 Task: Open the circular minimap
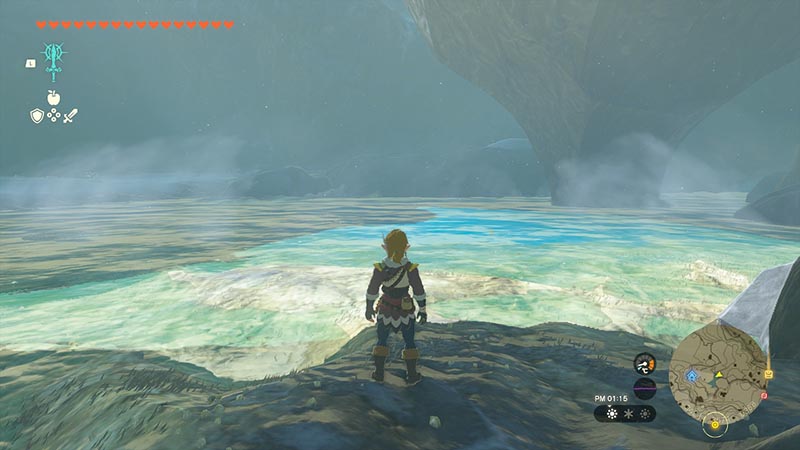[717, 373]
